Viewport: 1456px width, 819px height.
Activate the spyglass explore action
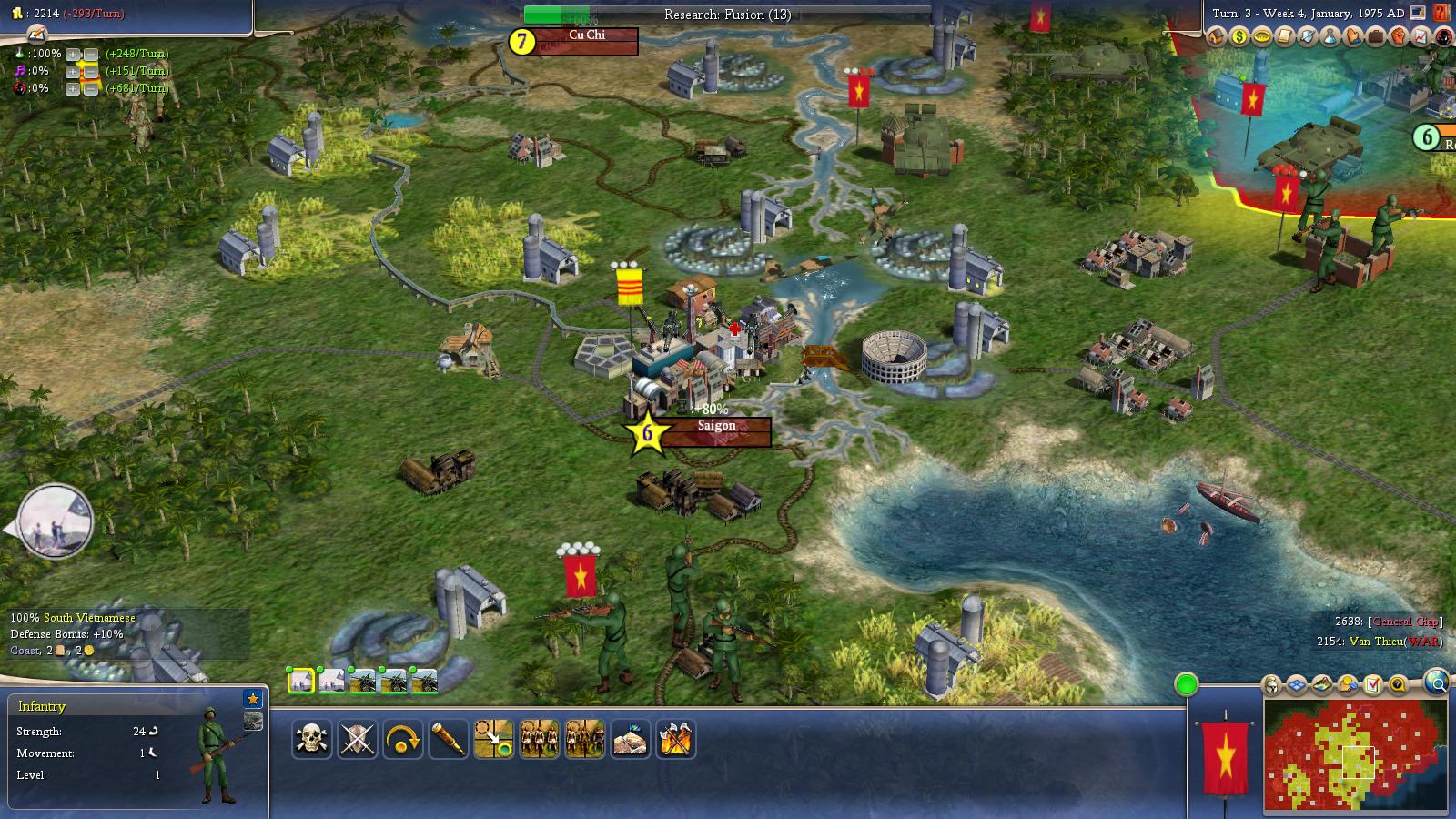click(448, 739)
